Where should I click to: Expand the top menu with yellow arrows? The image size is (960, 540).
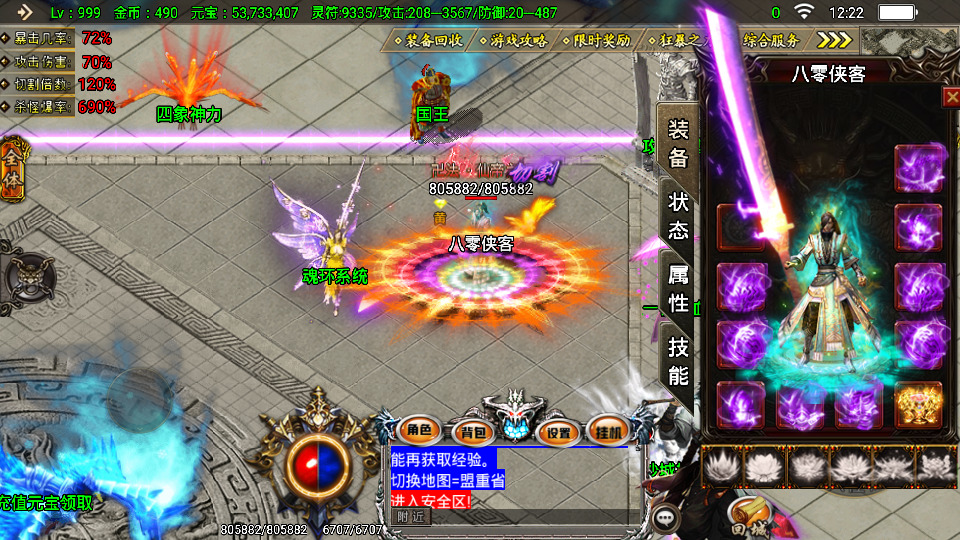(x=834, y=40)
